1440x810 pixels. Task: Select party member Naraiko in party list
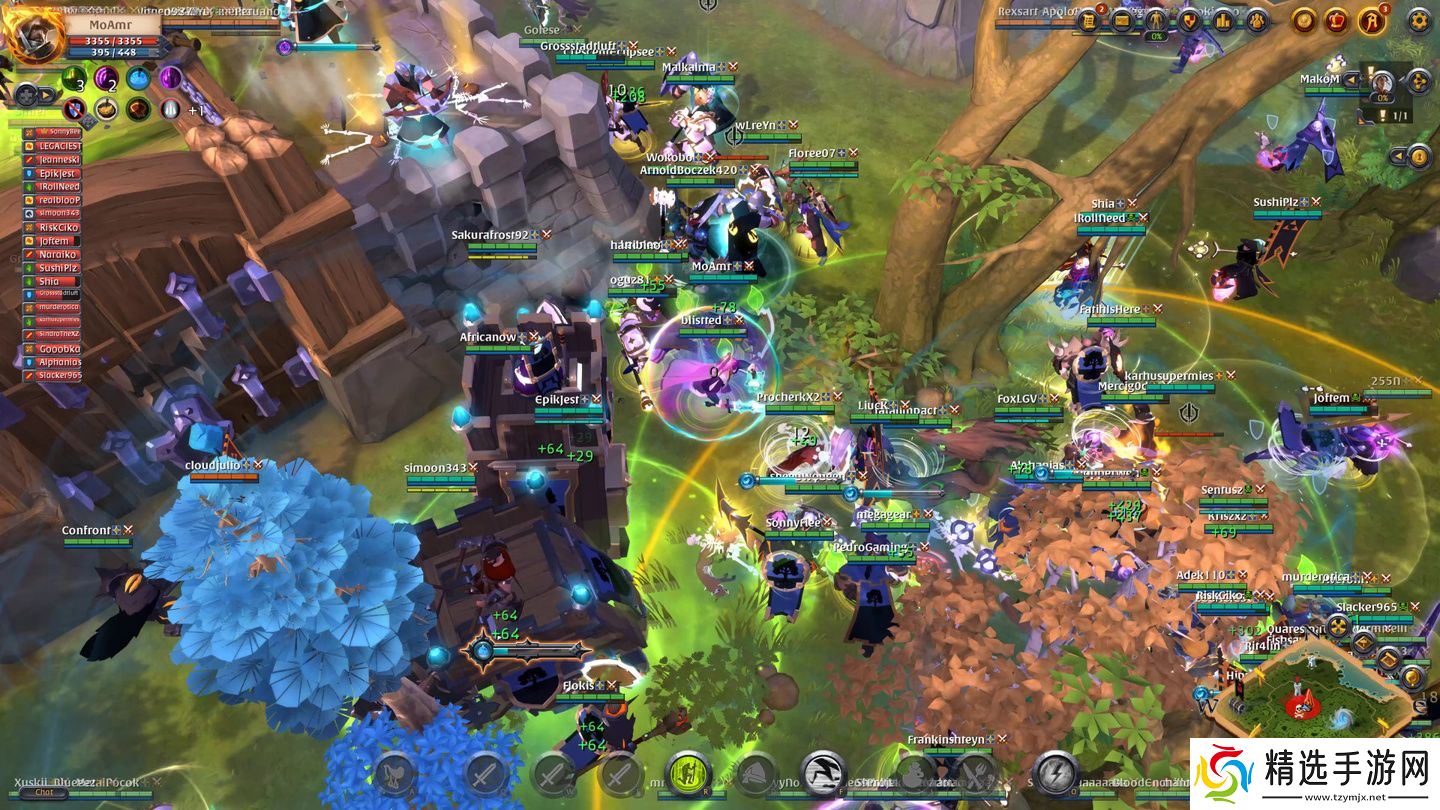(x=58, y=254)
